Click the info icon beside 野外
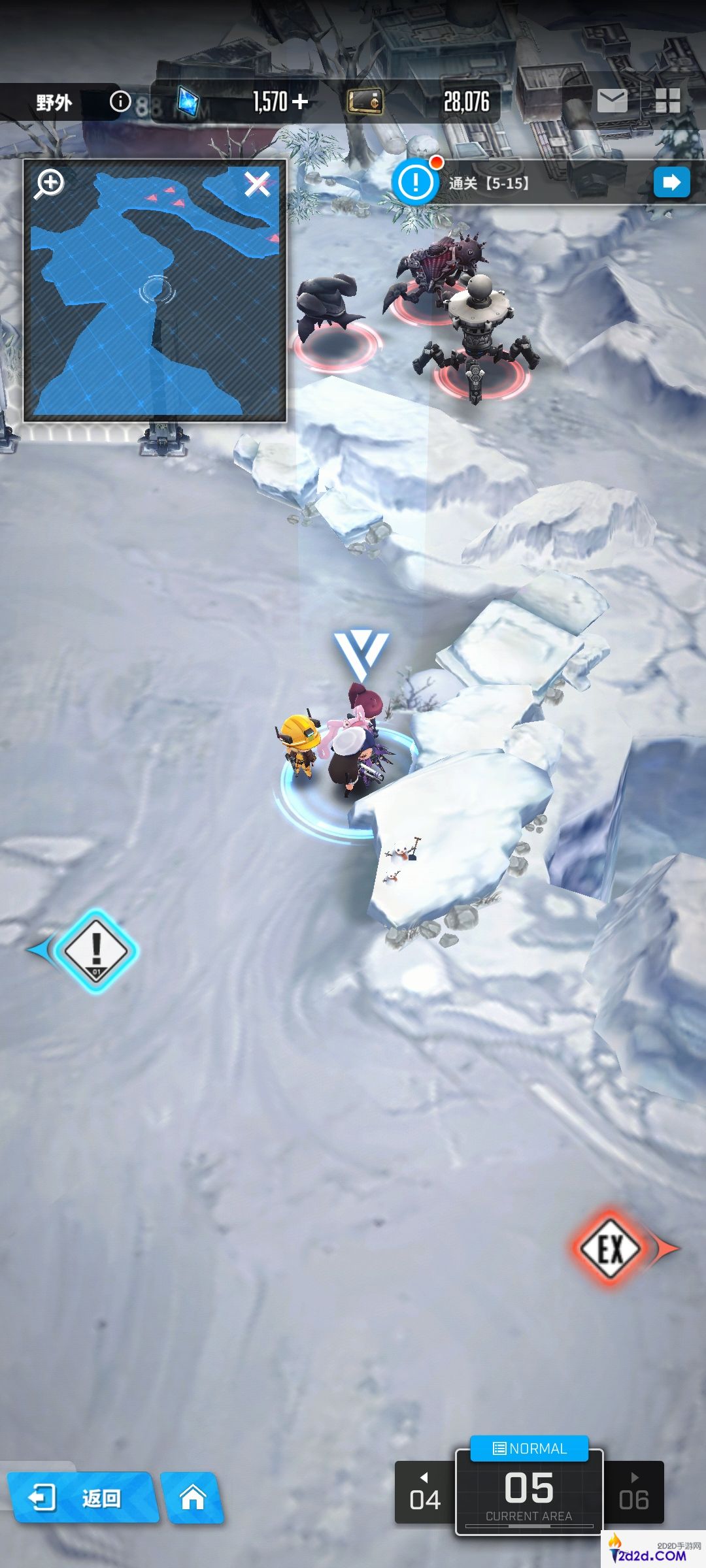706x1568 pixels. click(120, 101)
